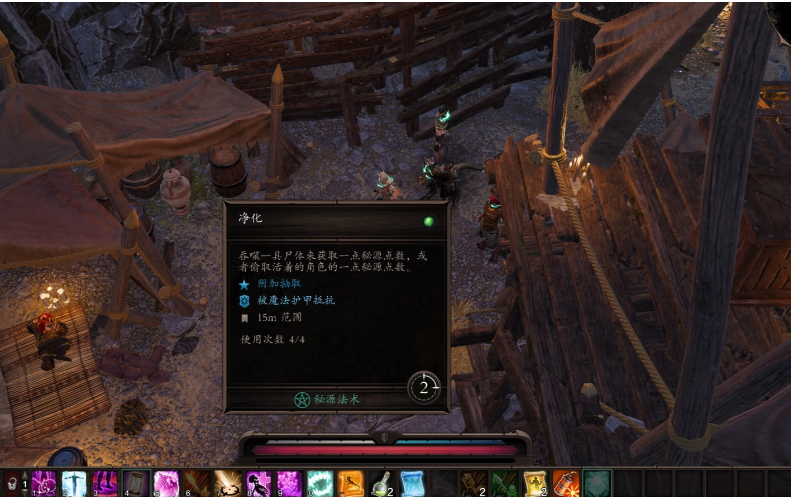Use the green potion bottle
The image size is (791, 497).
tap(381, 483)
